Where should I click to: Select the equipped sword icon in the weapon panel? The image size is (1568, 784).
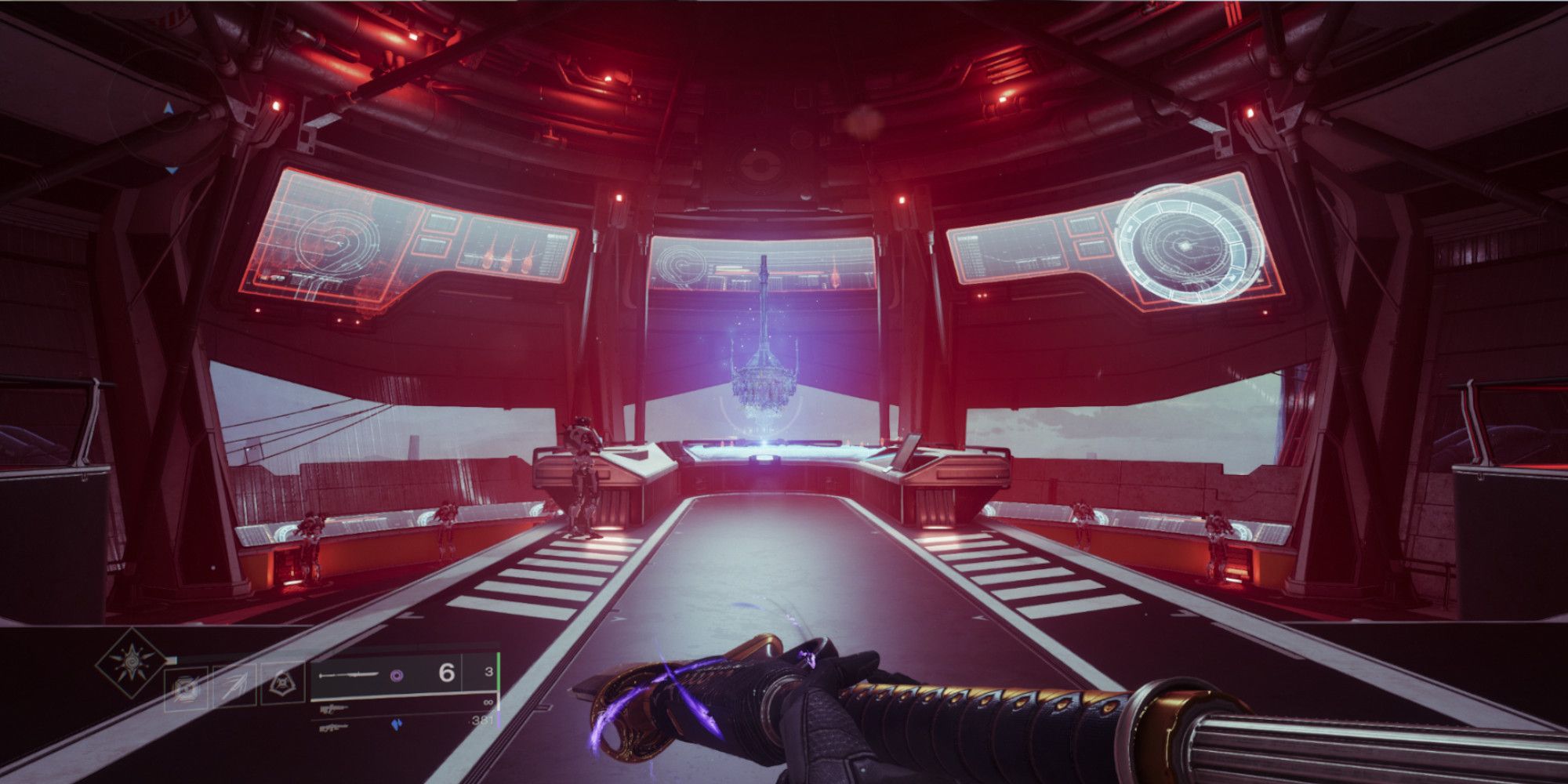tap(350, 675)
